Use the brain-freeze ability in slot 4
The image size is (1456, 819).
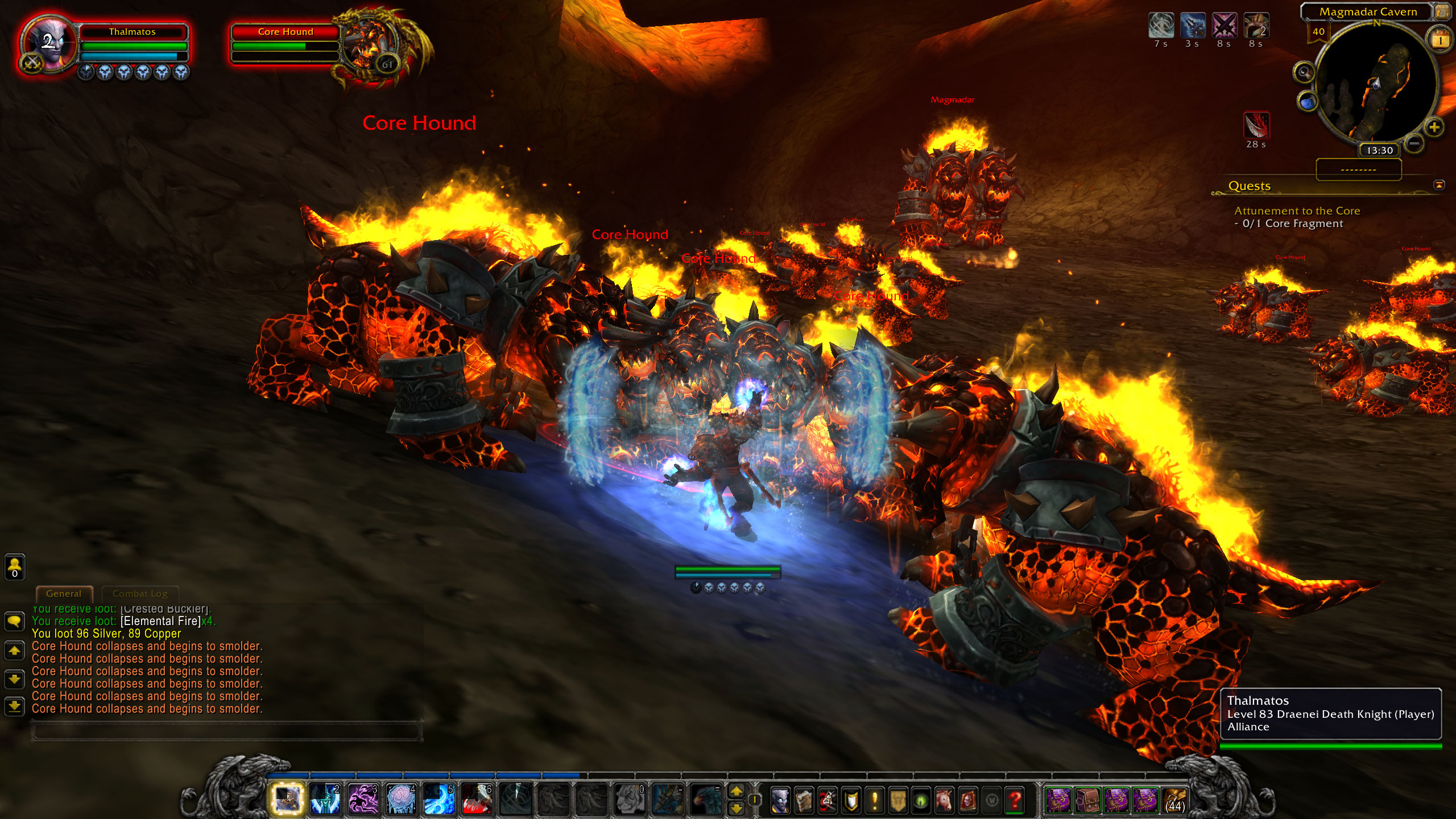pyautogui.click(x=401, y=799)
